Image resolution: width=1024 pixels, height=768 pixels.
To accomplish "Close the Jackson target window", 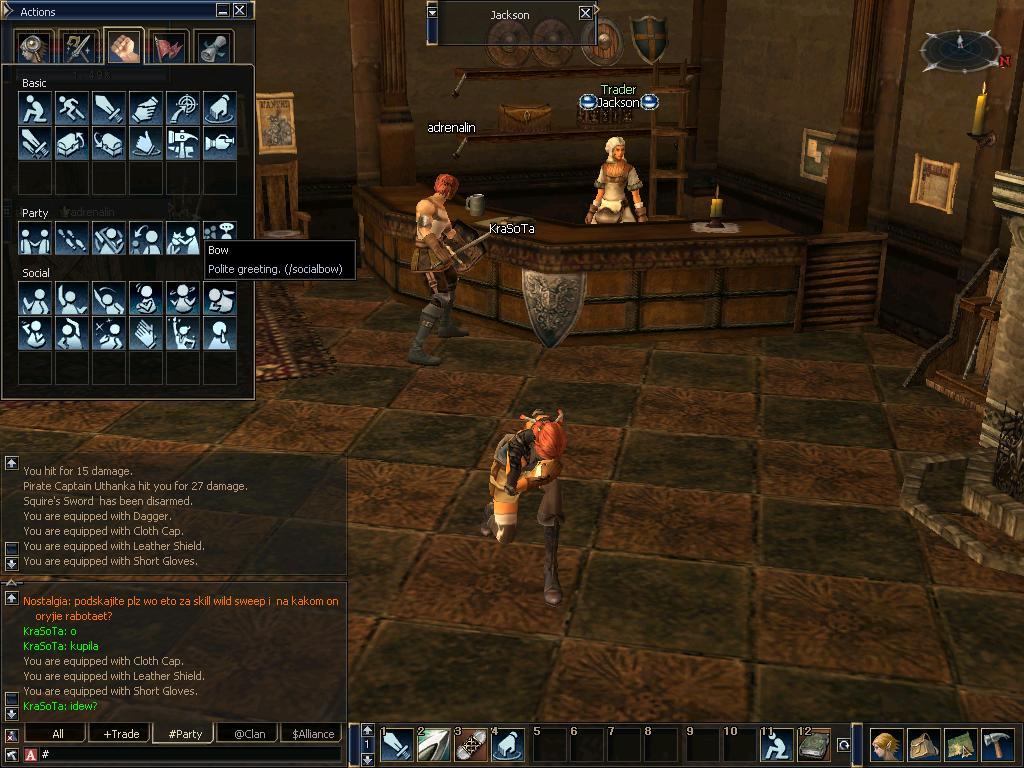I will pyautogui.click(x=586, y=13).
